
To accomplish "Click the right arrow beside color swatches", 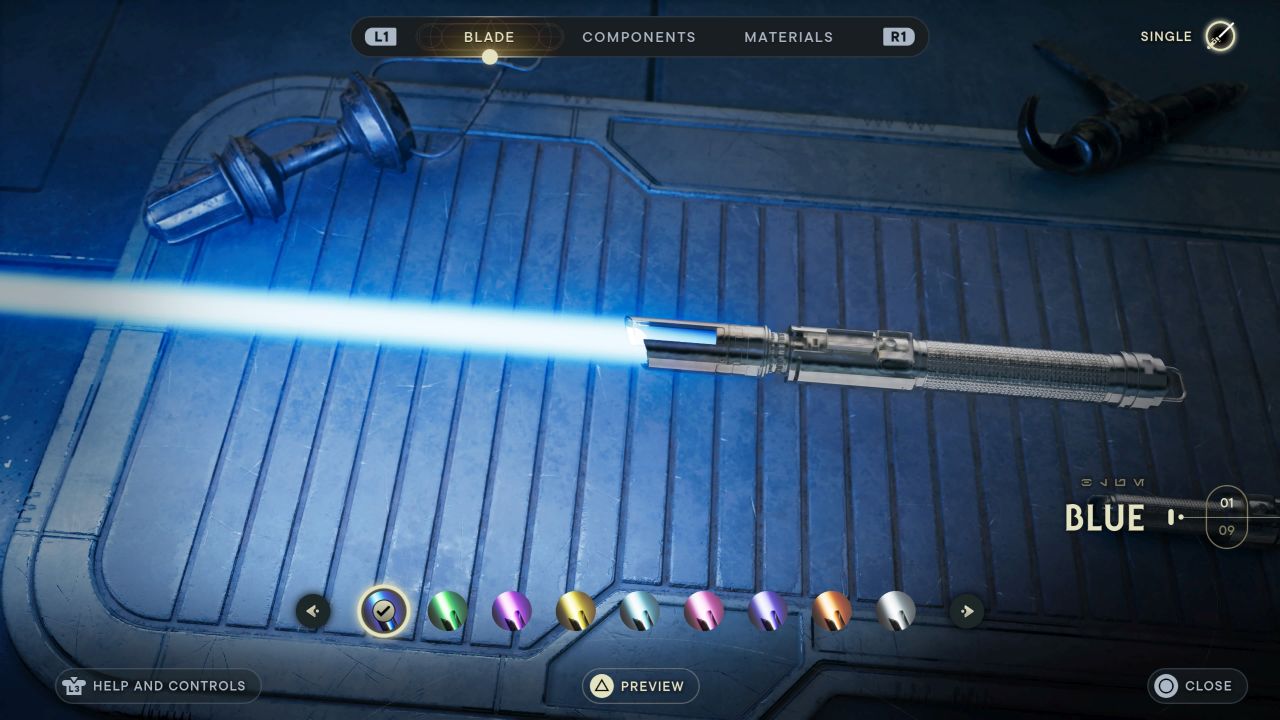I will point(966,611).
